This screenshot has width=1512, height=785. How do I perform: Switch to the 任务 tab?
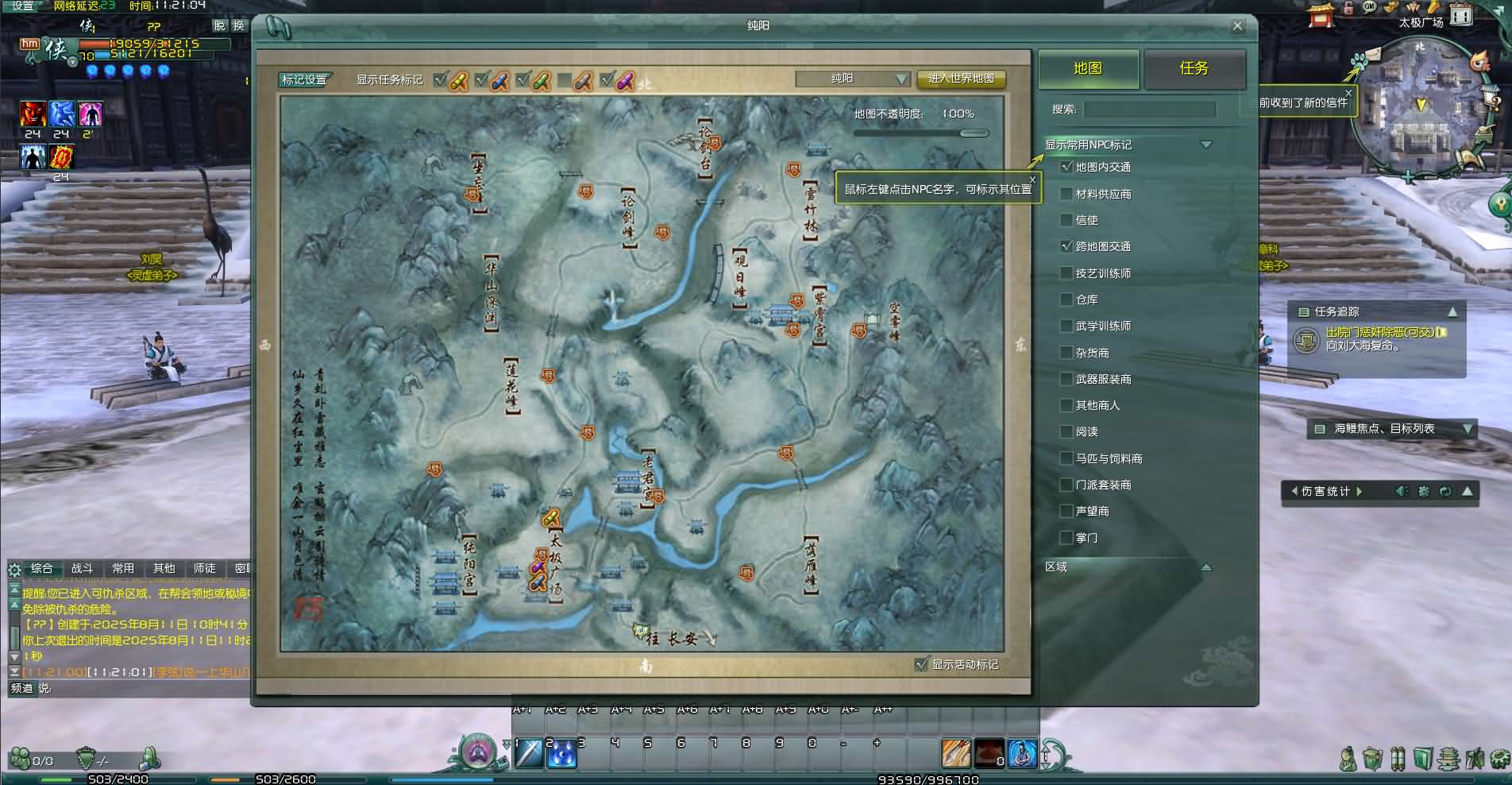click(x=1193, y=70)
